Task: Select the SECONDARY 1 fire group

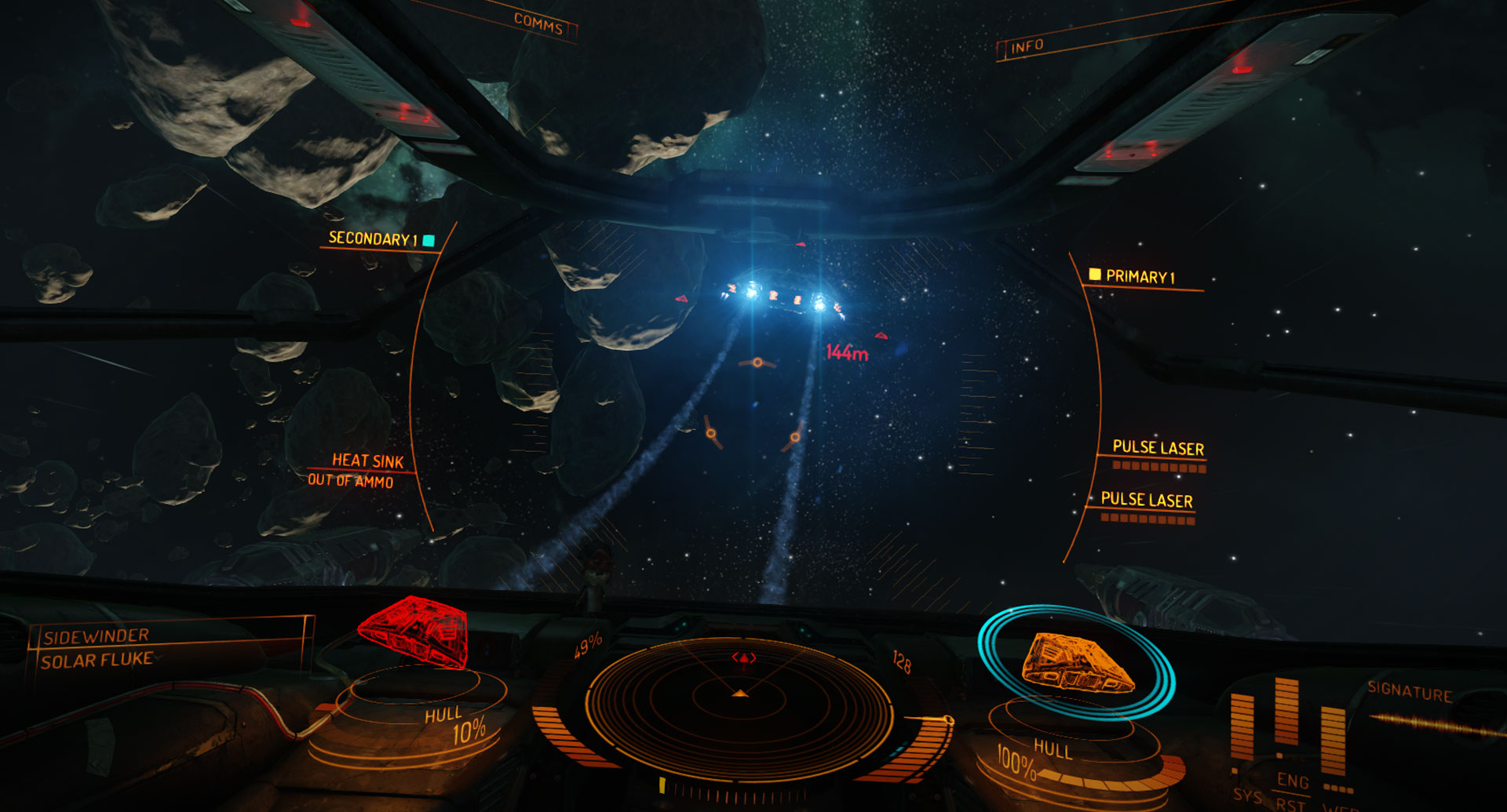Action: point(373,239)
